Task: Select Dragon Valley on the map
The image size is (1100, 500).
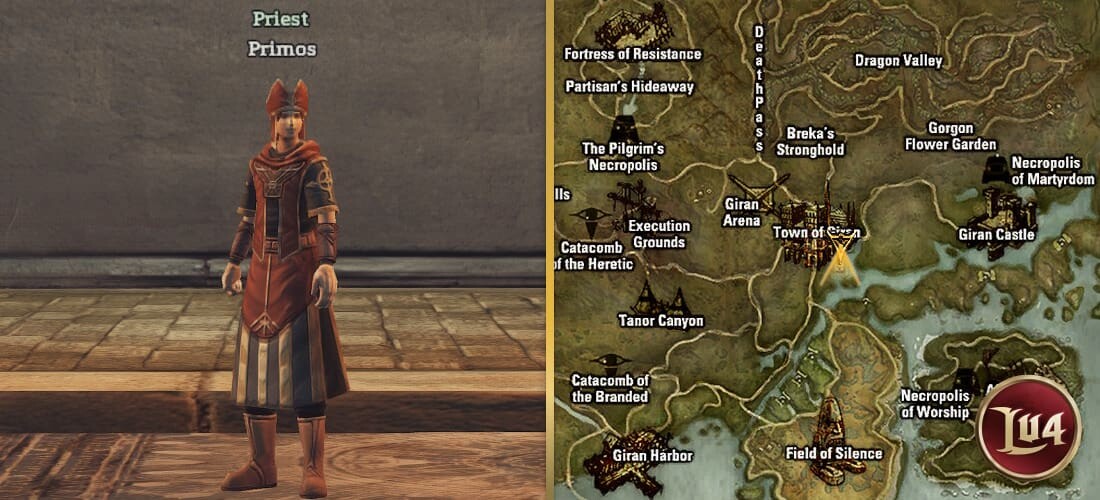Action: pos(898,61)
